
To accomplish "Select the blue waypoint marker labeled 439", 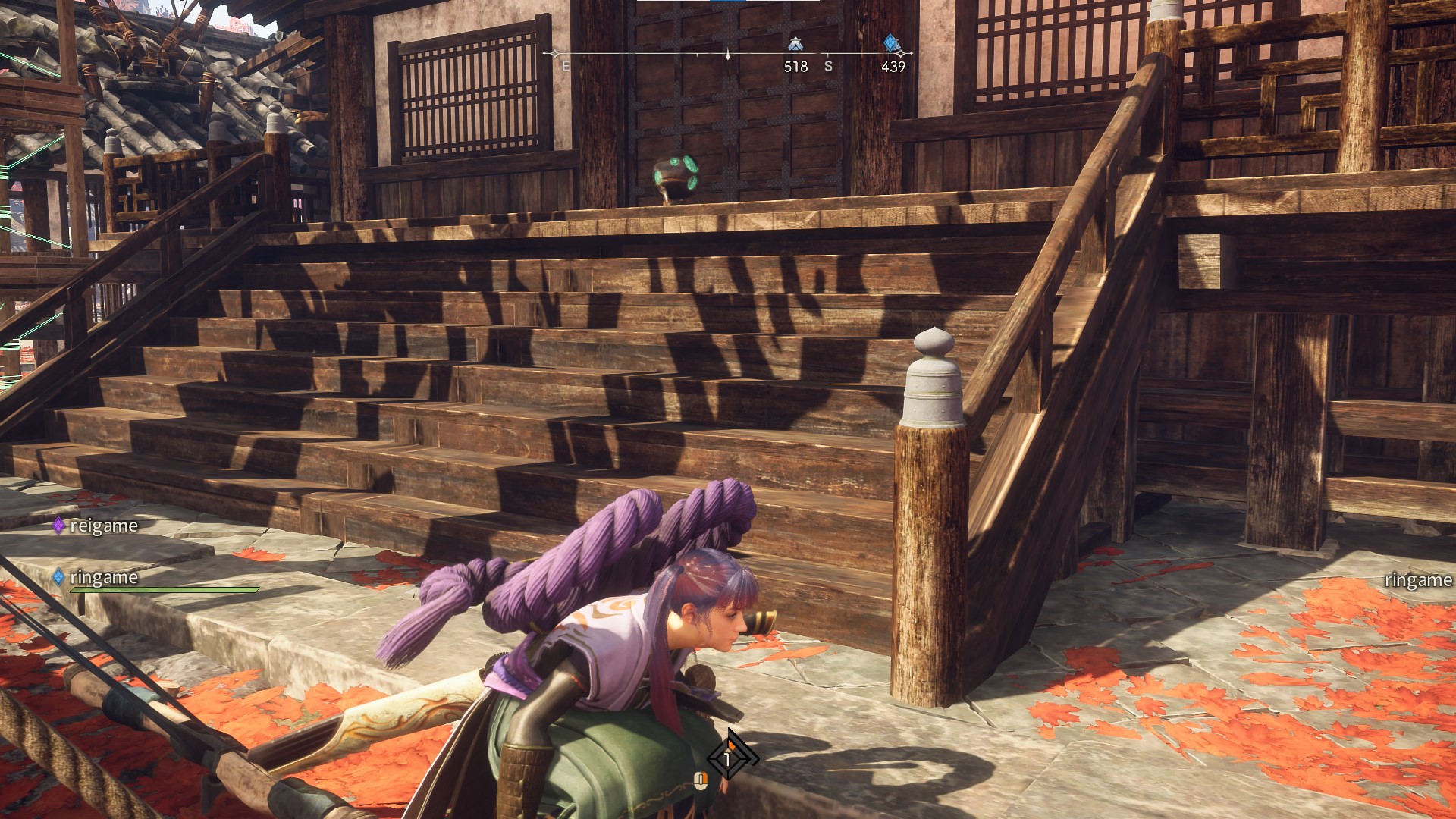I will (x=892, y=44).
